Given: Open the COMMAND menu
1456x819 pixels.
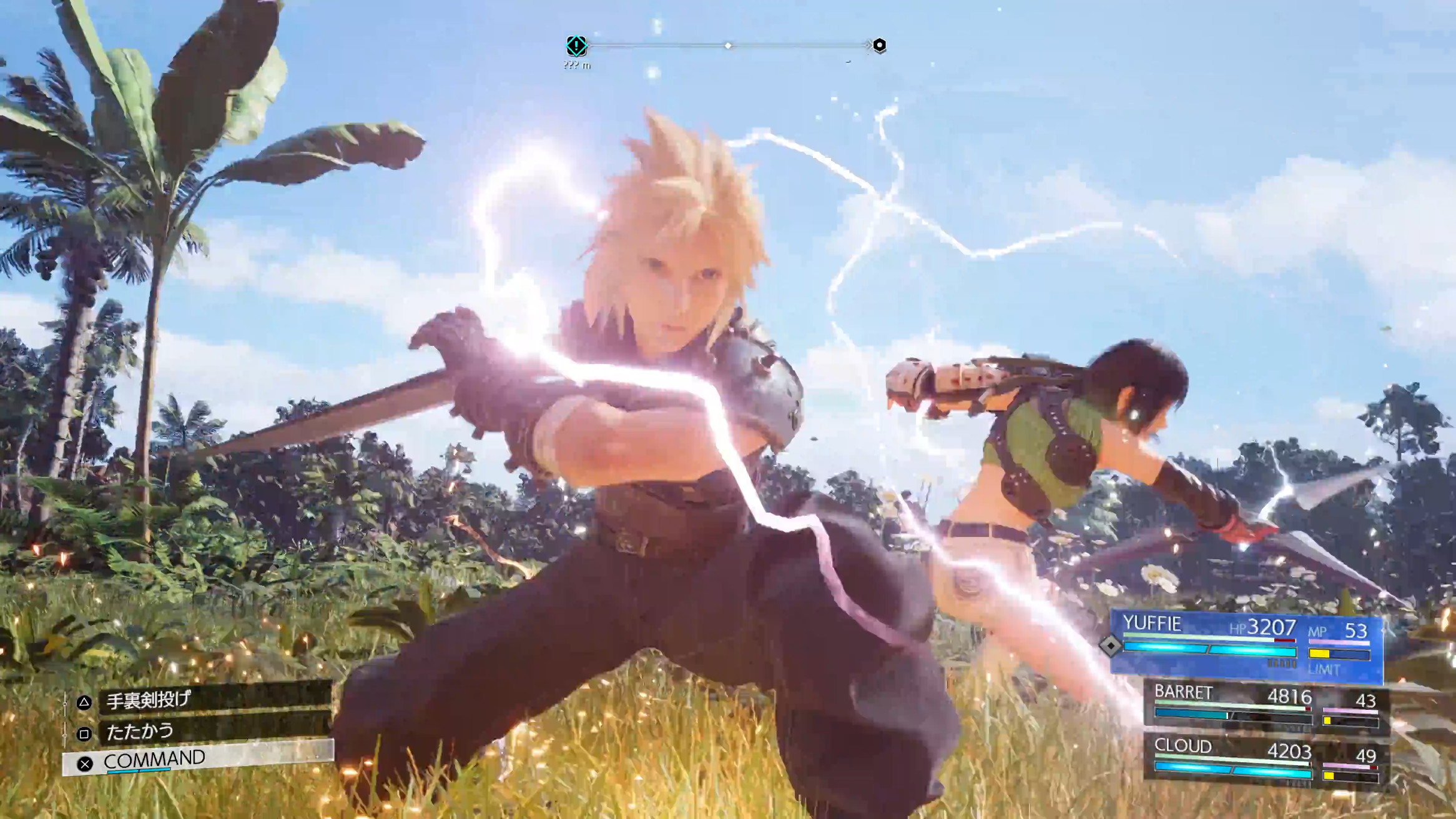Looking at the screenshot, I should pyautogui.click(x=200, y=759).
